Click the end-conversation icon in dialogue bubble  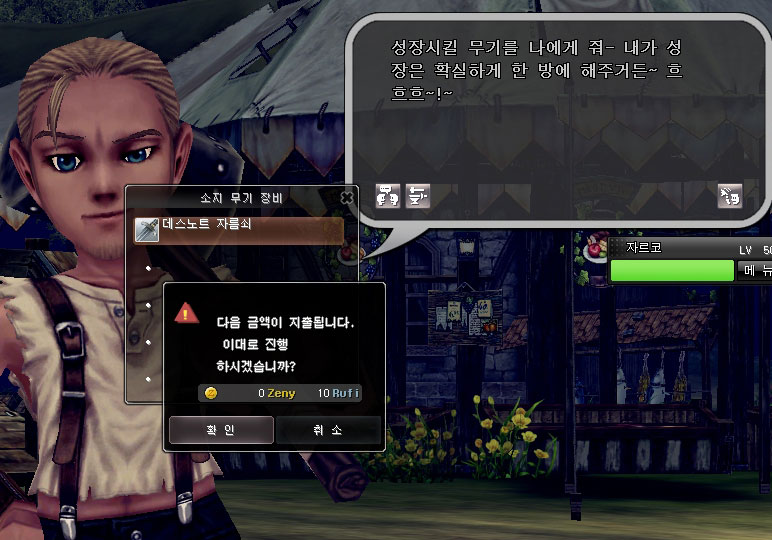(729, 196)
